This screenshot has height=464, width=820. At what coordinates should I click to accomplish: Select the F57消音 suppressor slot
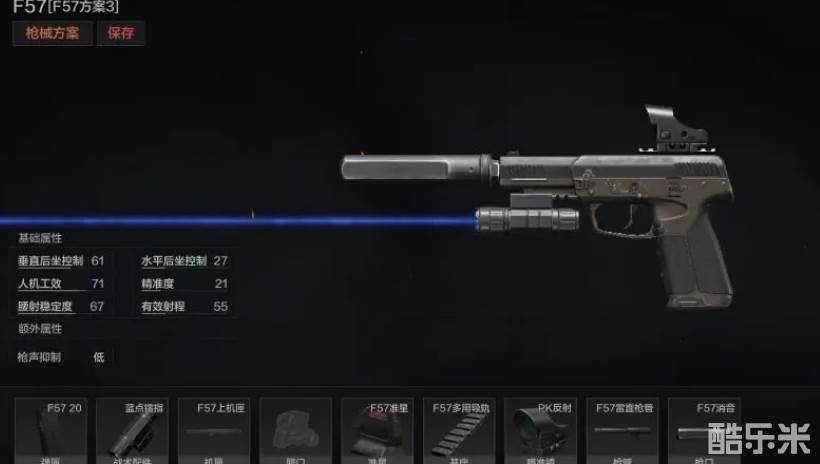[x=703, y=431]
